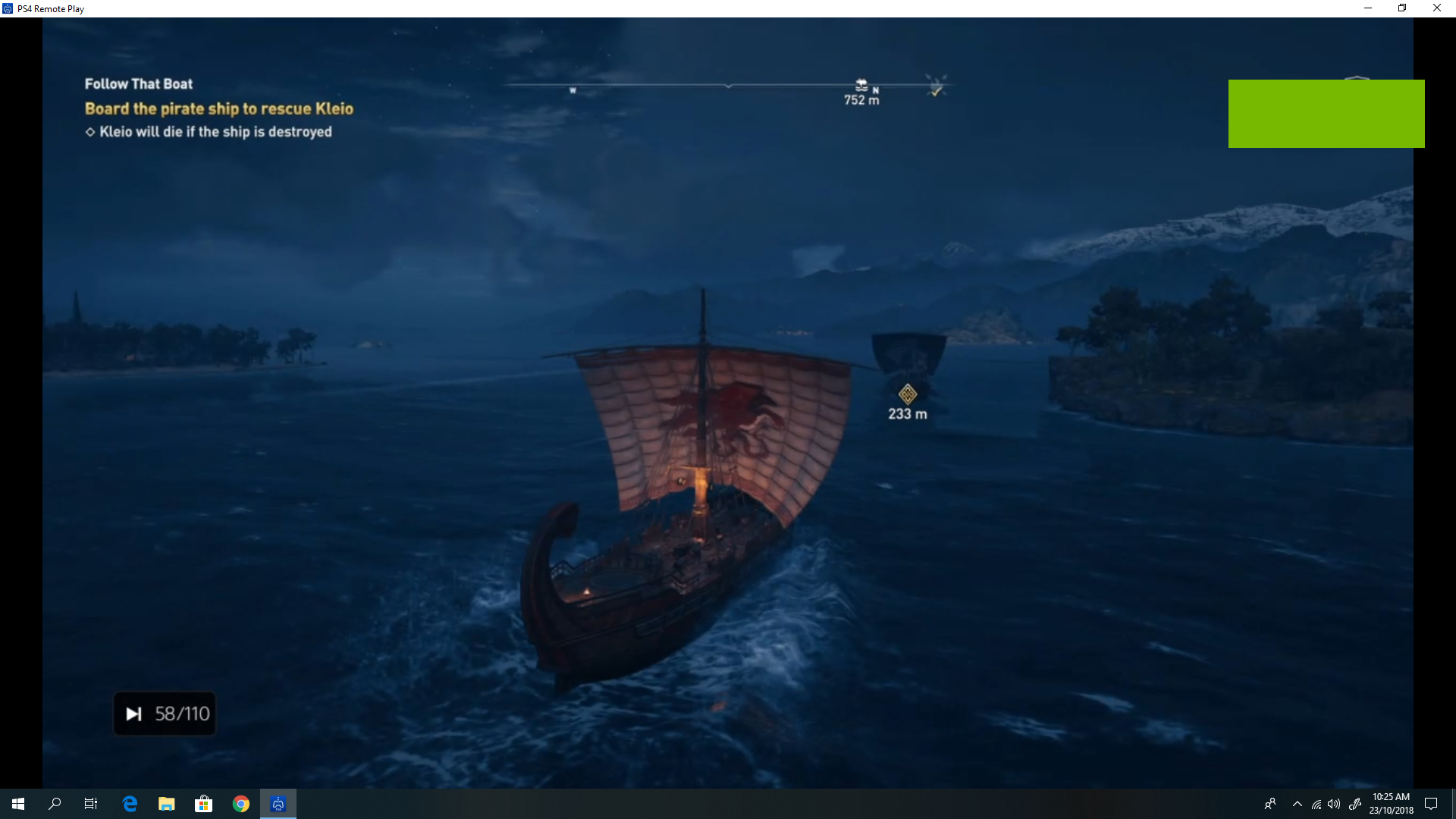Image resolution: width=1456 pixels, height=819 pixels.
Task: Open Task View from the taskbar
Action: pyautogui.click(x=90, y=803)
